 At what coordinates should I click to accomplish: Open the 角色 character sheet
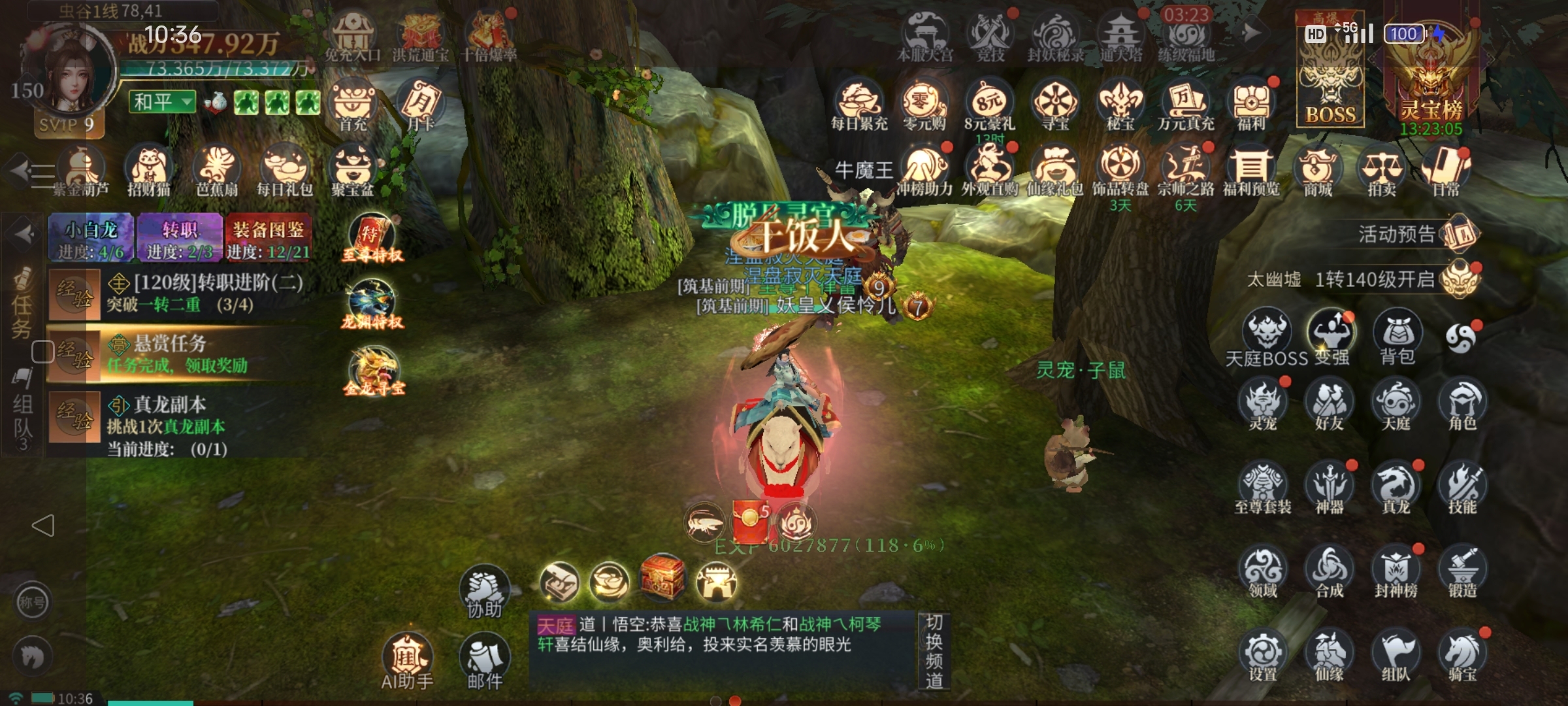coord(1462,404)
